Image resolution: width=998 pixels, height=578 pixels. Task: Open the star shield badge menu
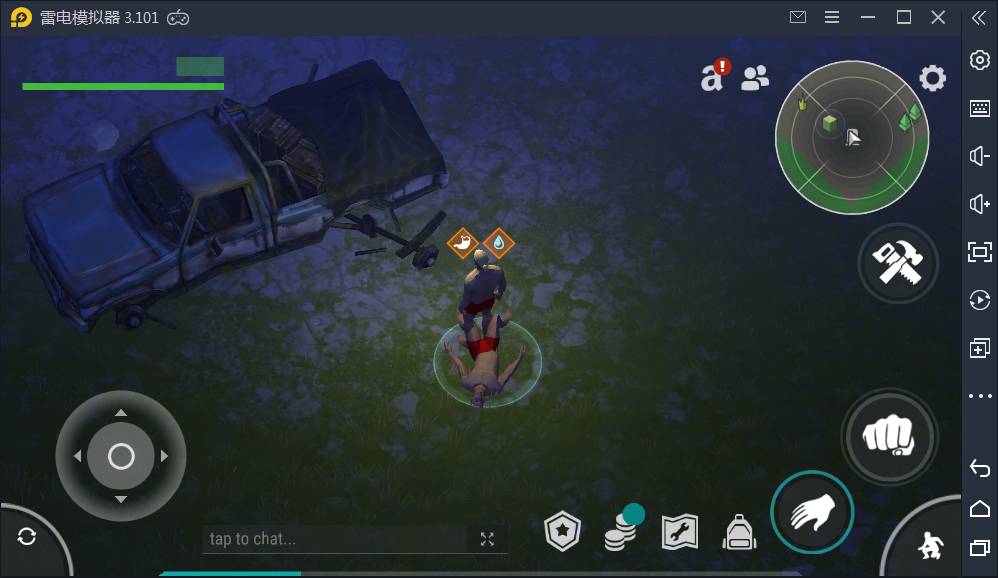(562, 533)
